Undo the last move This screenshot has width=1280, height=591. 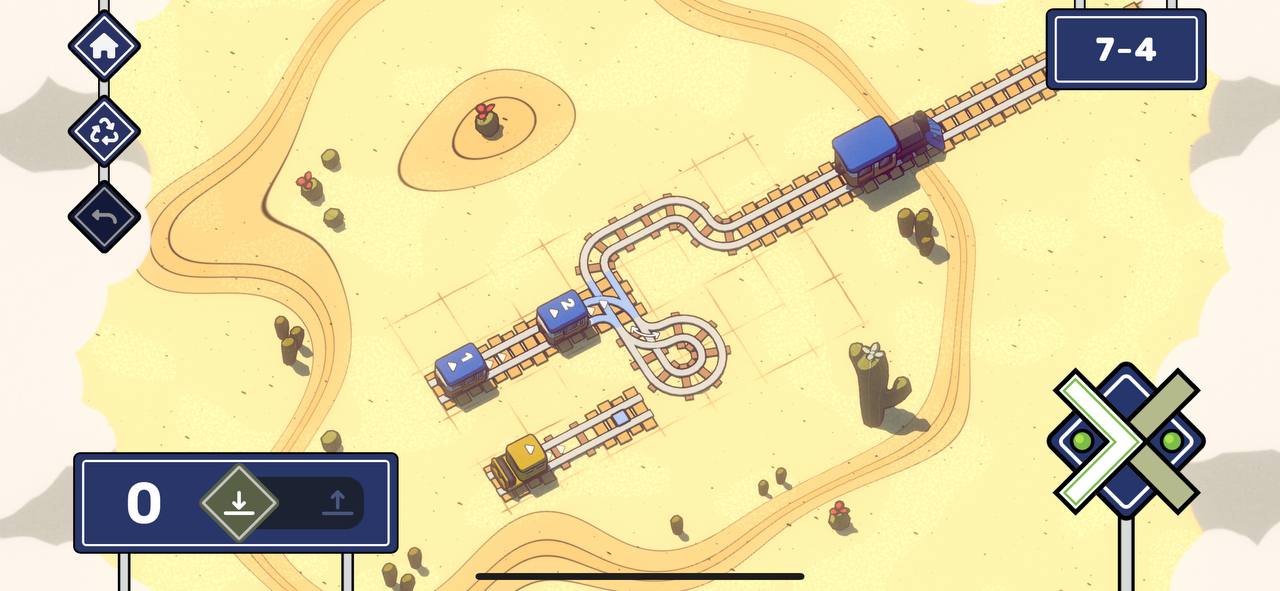(104, 217)
